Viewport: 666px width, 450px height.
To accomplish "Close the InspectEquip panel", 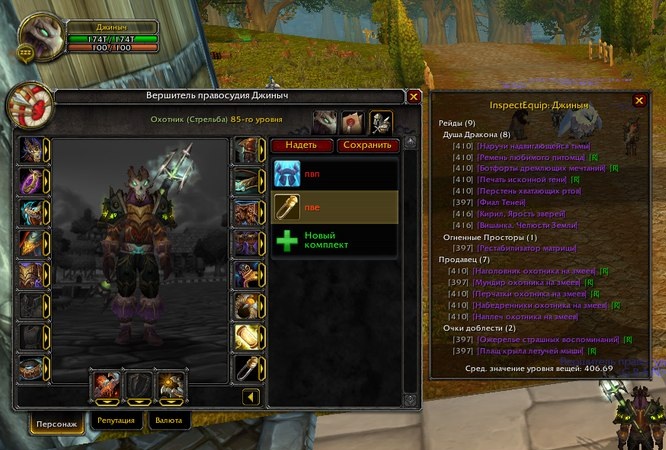I will tap(640, 100).
